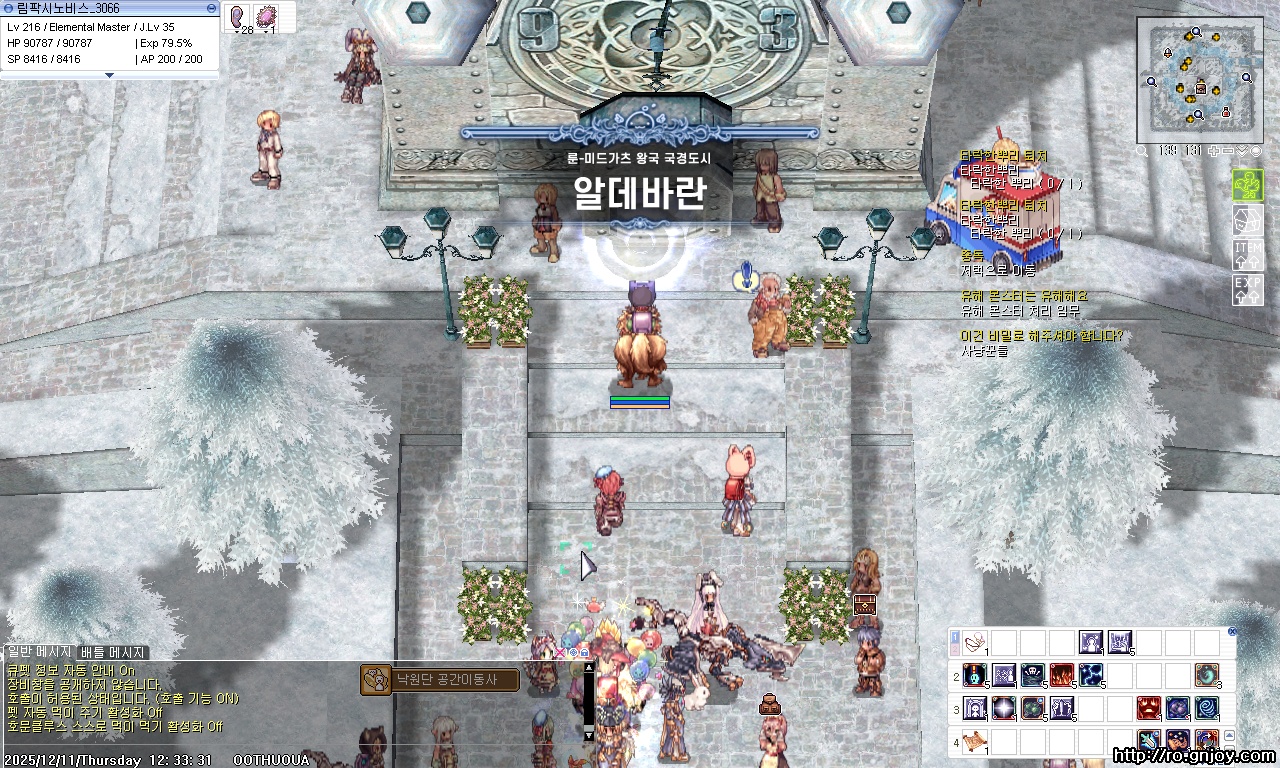Click the EXP boost indicator icon
This screenshot has height=768, width=1280.
[1248, 288]
